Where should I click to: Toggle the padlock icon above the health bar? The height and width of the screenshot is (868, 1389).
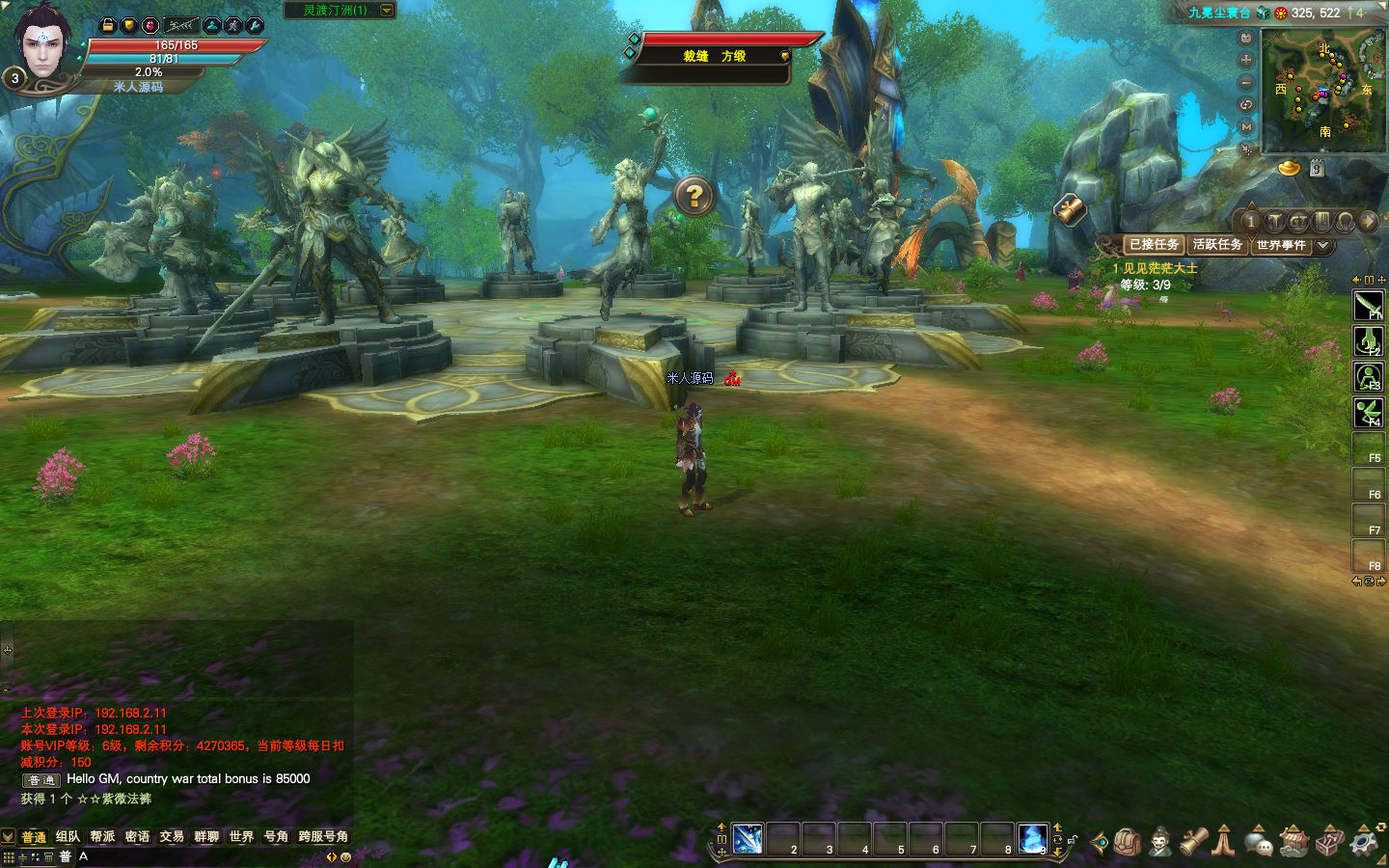point(108,25)
